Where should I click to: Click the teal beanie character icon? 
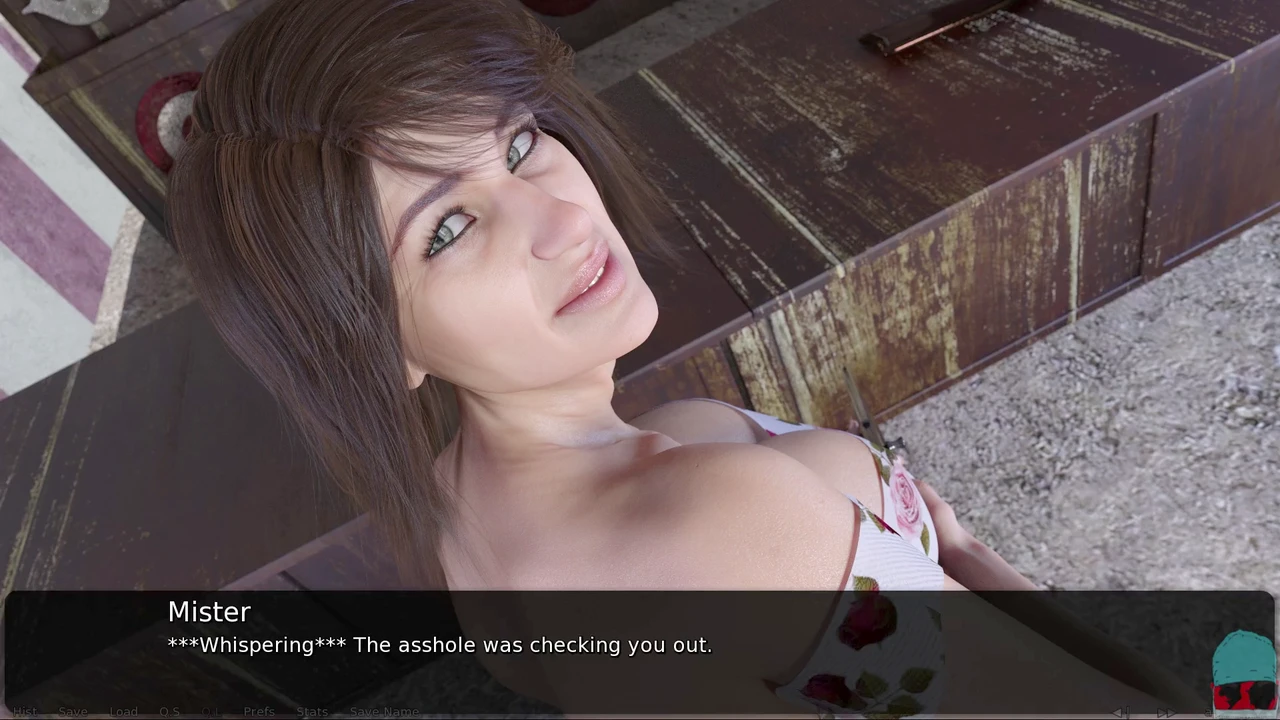pos(1244,672)
